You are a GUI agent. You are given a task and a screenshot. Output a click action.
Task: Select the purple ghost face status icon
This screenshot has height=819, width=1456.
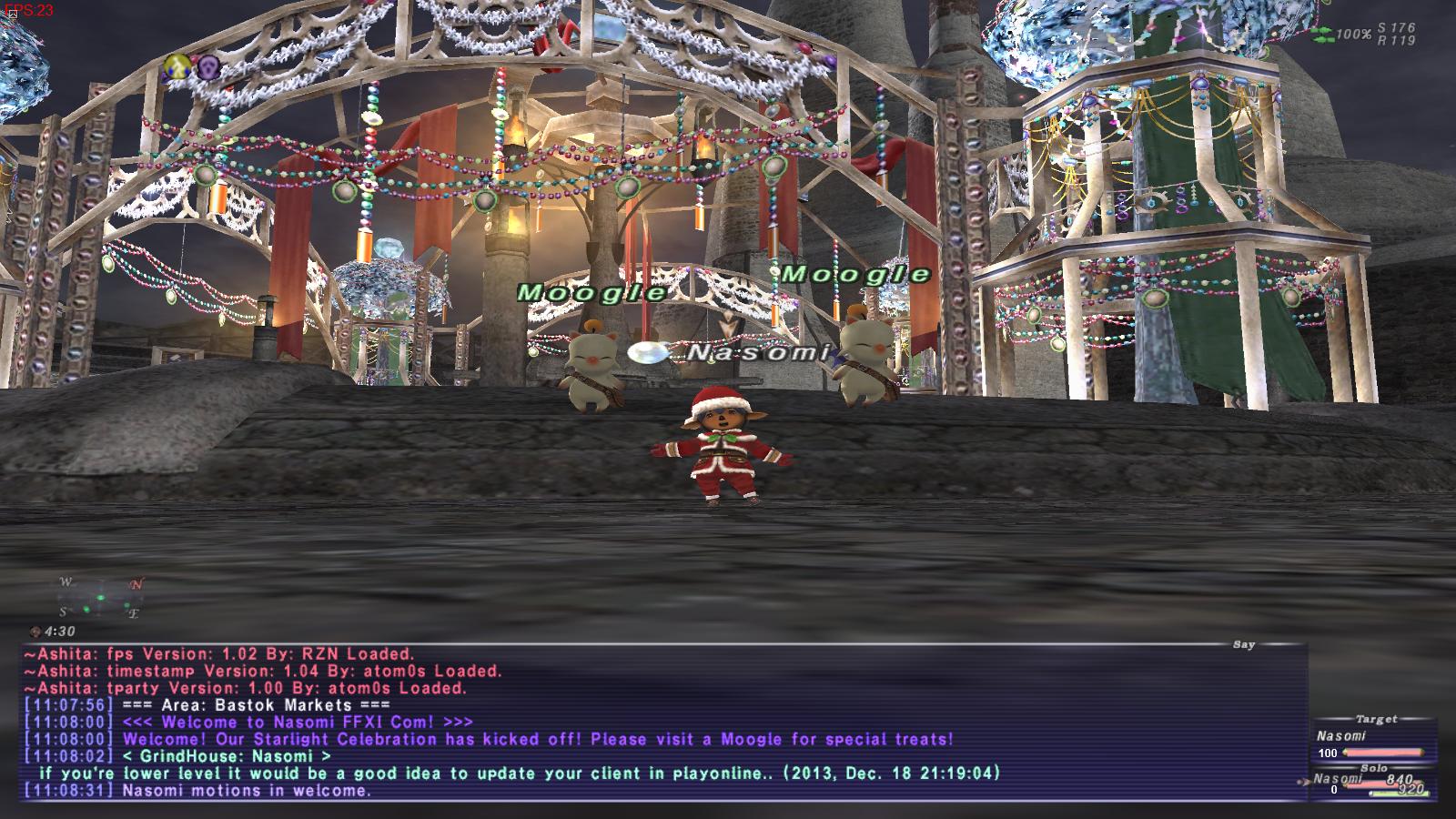point(209,66)
